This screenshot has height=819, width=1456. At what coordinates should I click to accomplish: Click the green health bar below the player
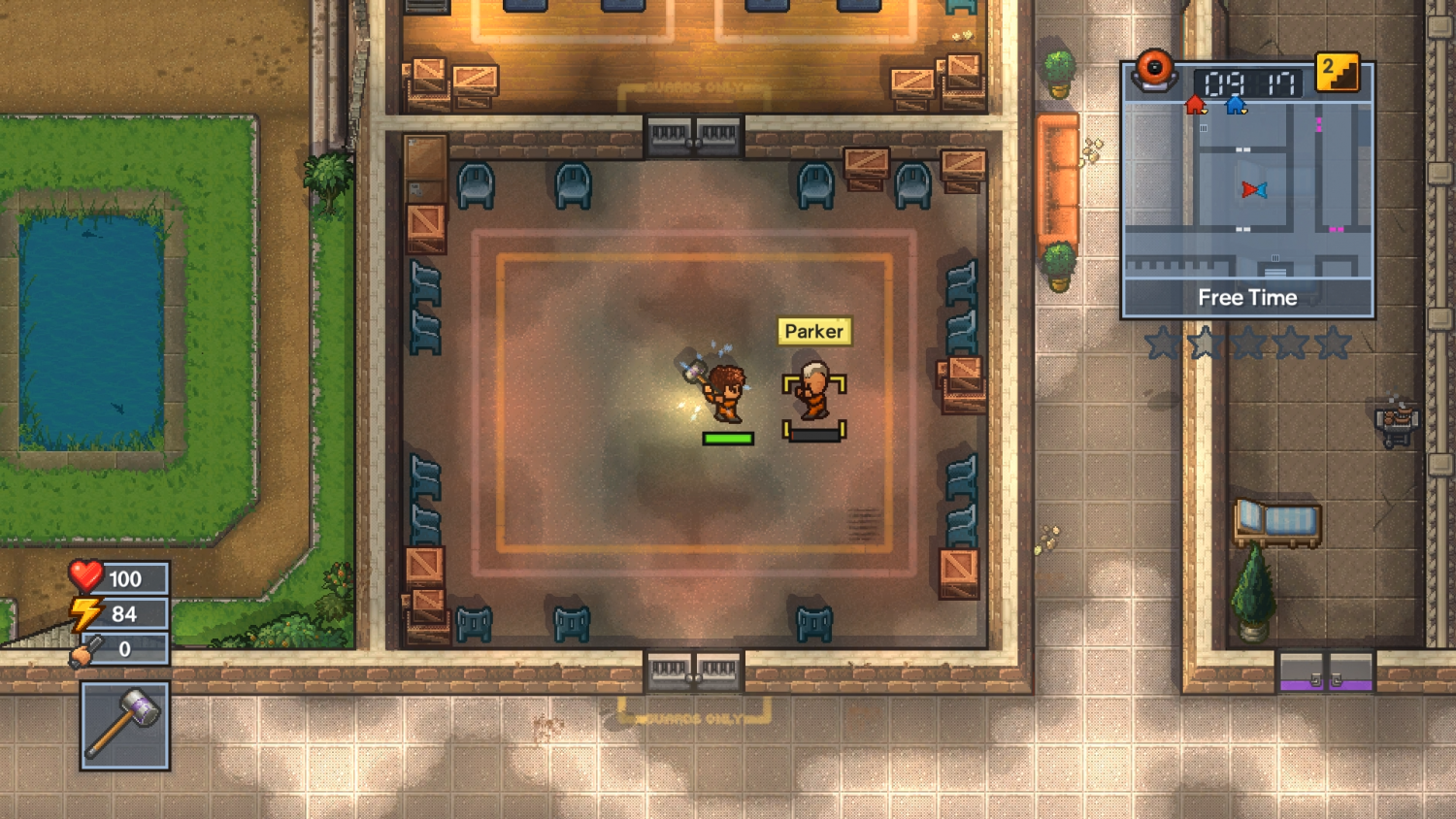pyautogui.click(x=730, y=439)
